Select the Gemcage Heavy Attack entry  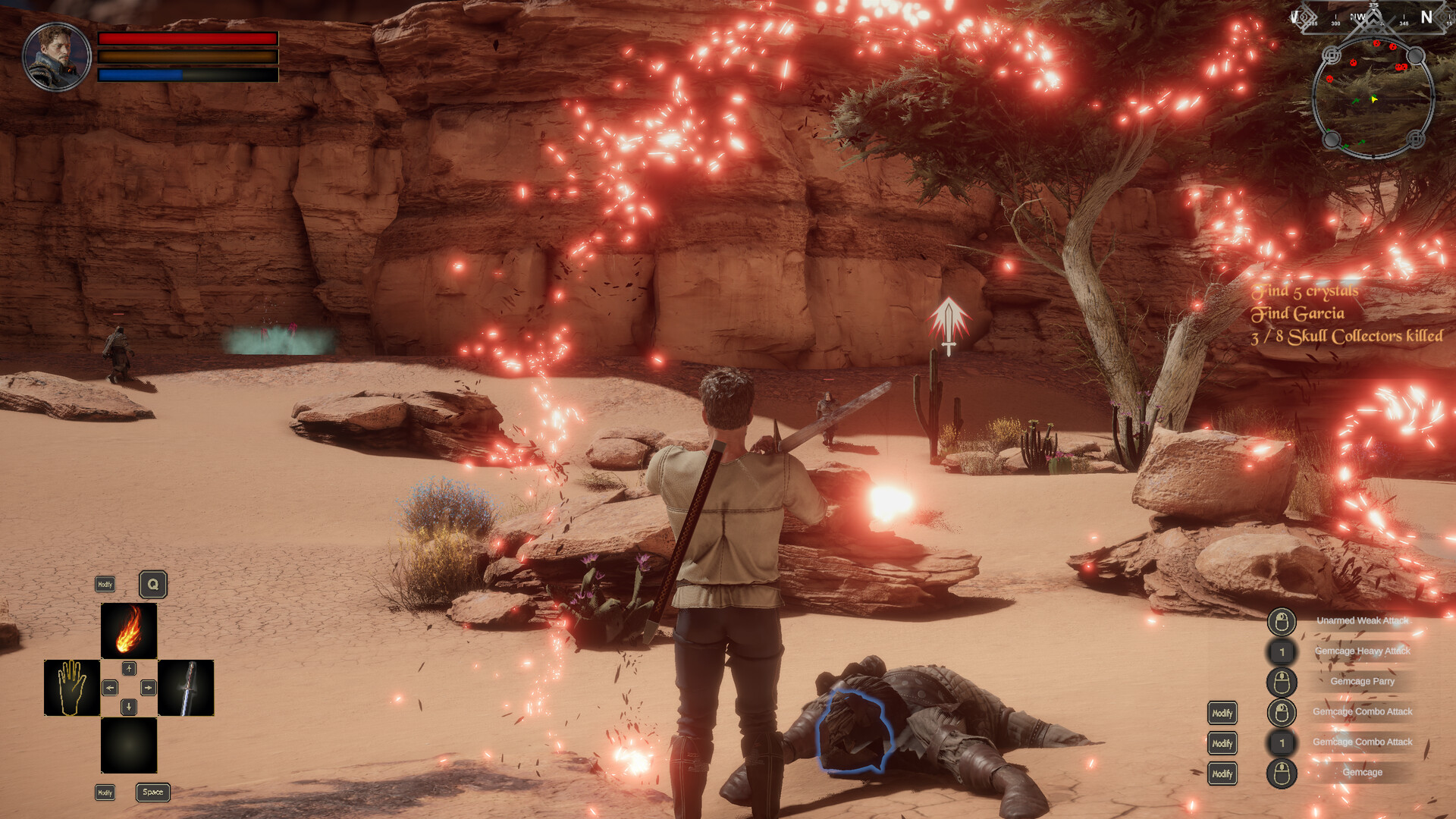[1362, 651]
